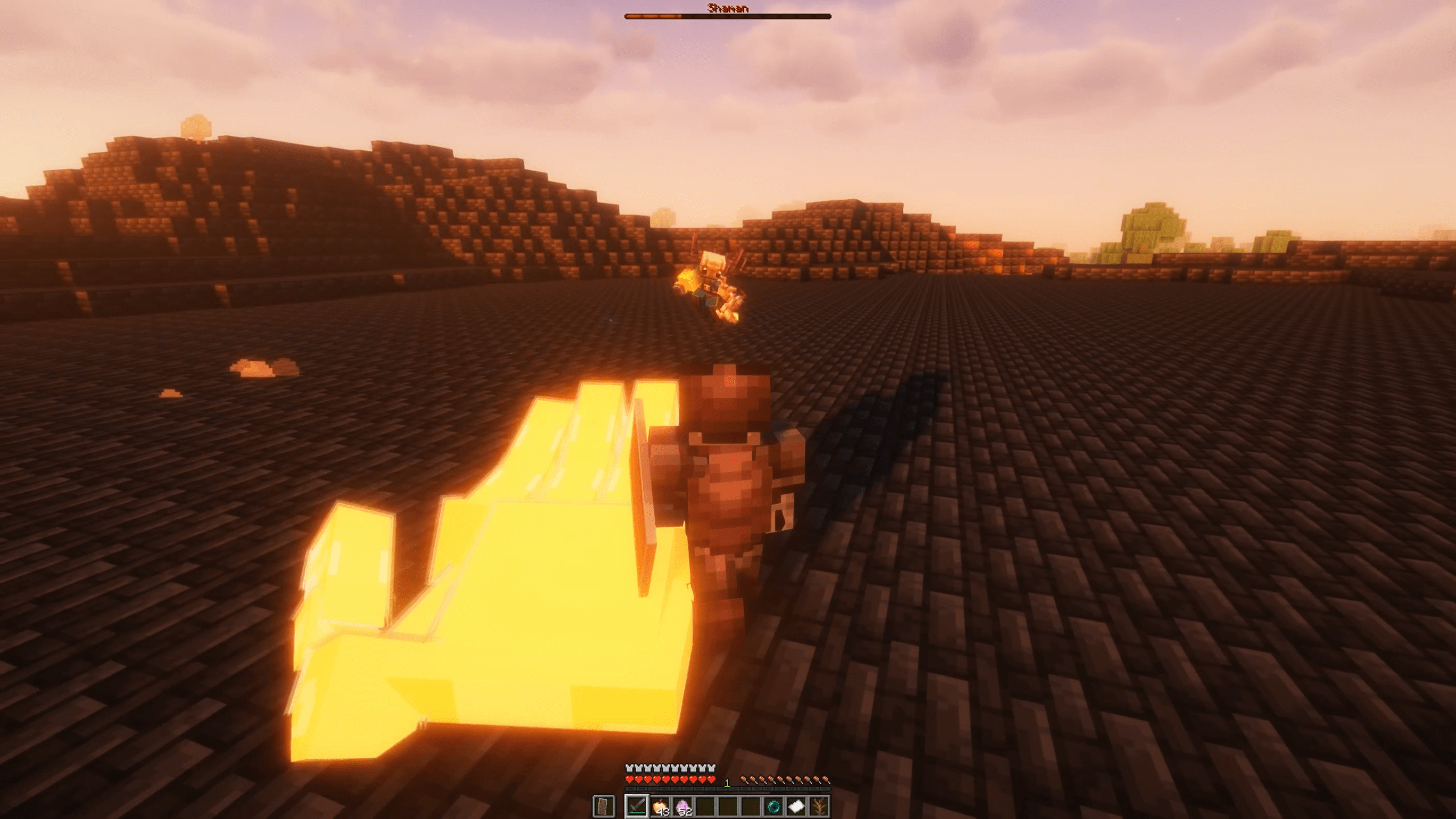Select the shield in the offhand slot
Image resolution: width=1456 pixels, height=819 pixels.
[x=603, y=806]
